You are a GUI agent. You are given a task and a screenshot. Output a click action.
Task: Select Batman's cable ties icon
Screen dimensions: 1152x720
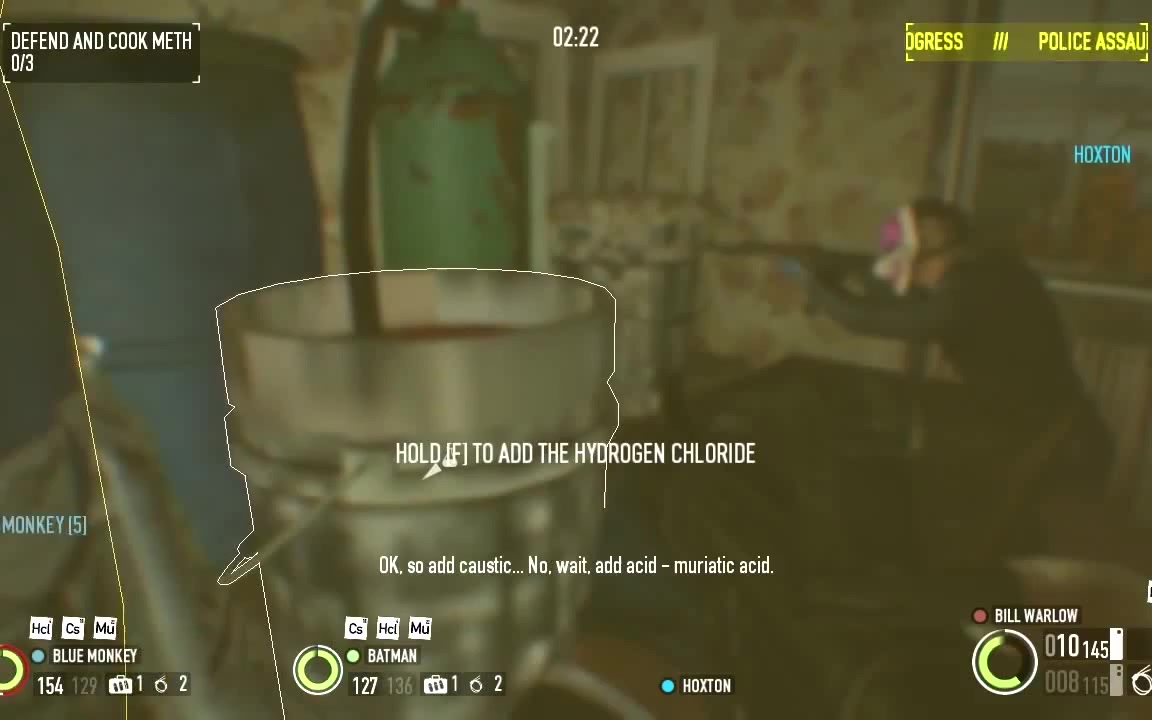(435, 685)
